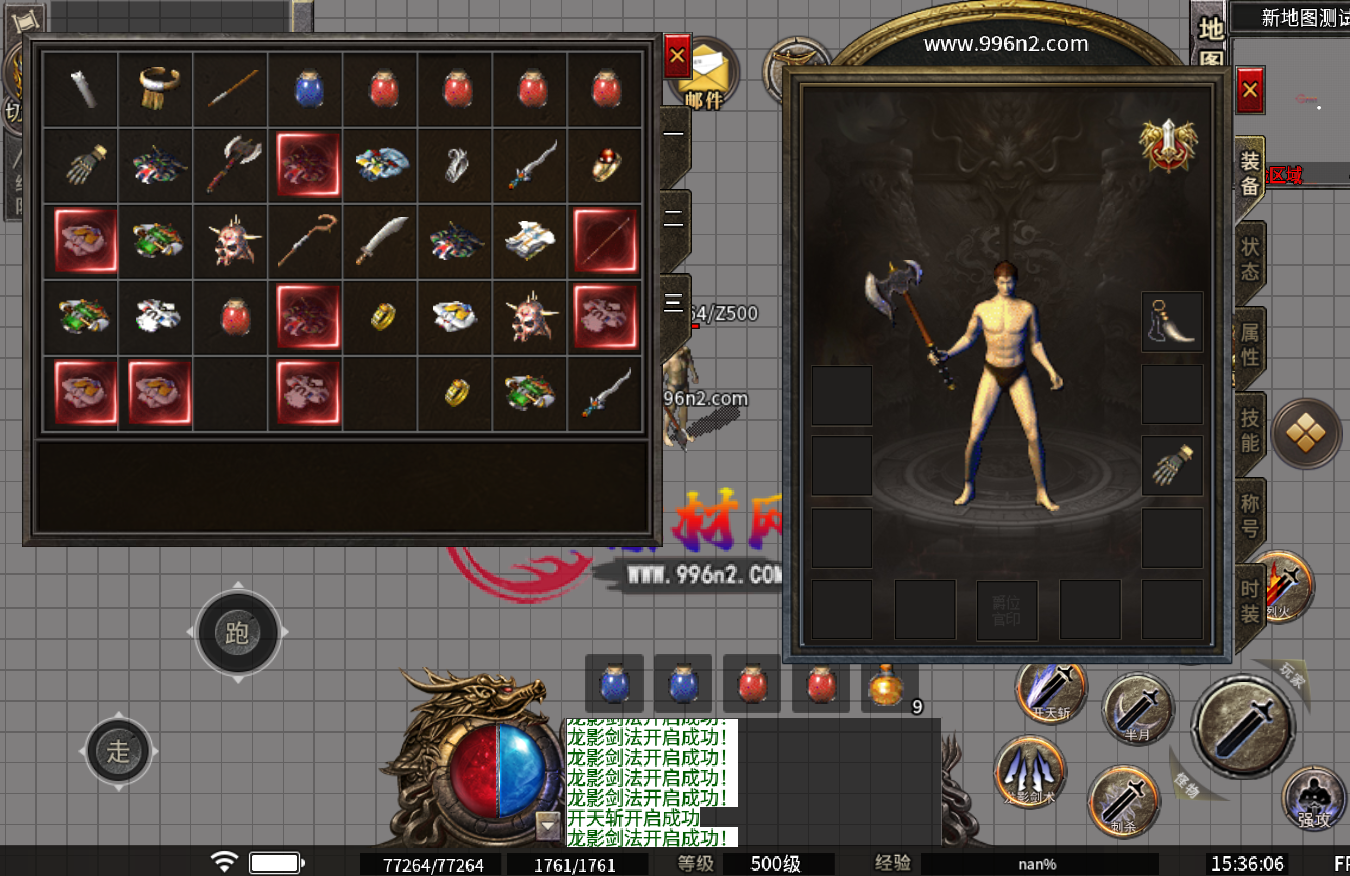Activate the 开天斩 skill

pos(1051,692)
